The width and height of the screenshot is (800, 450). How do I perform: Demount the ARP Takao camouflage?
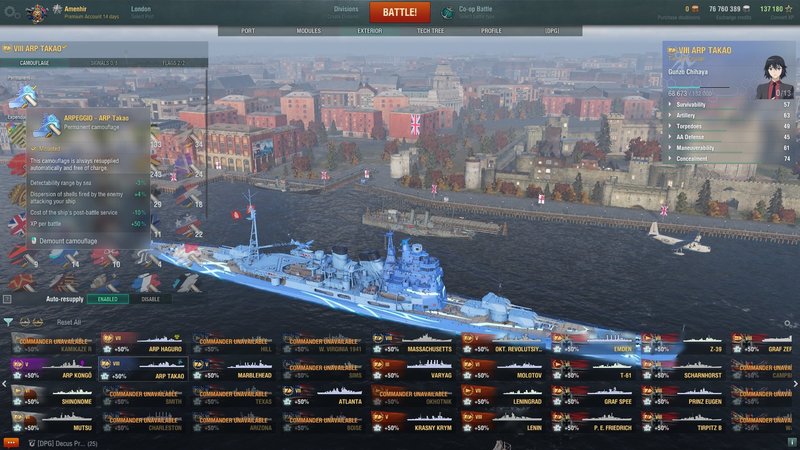[x=68, y=241]
